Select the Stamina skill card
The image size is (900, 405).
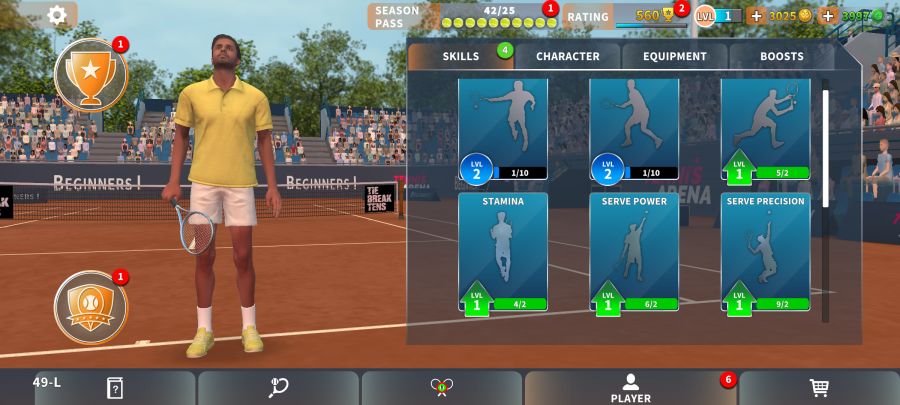click(x=503, y=253)
